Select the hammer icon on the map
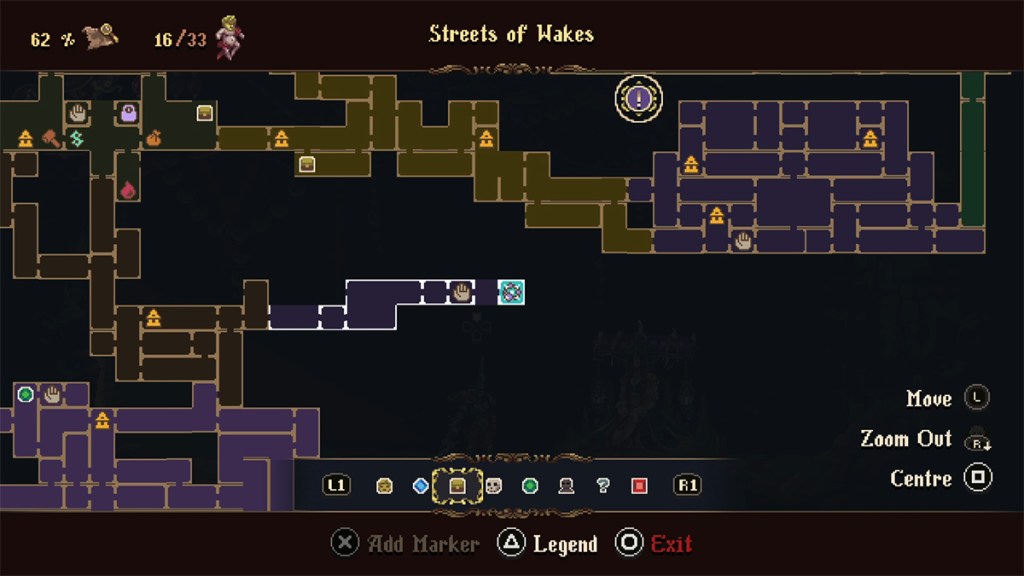Image resolution: width=1024 pixels, height=576 pixels. coord(49,139)
